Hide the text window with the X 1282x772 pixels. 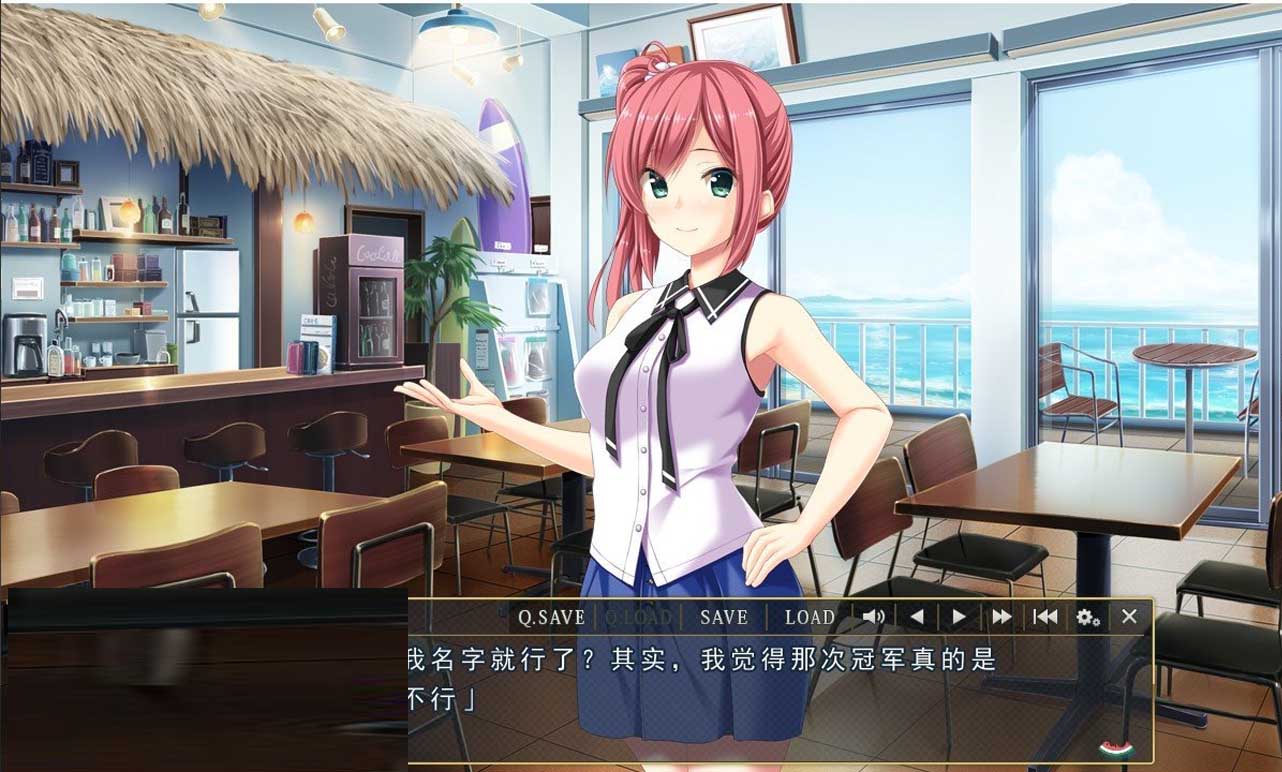point(1130,617)
